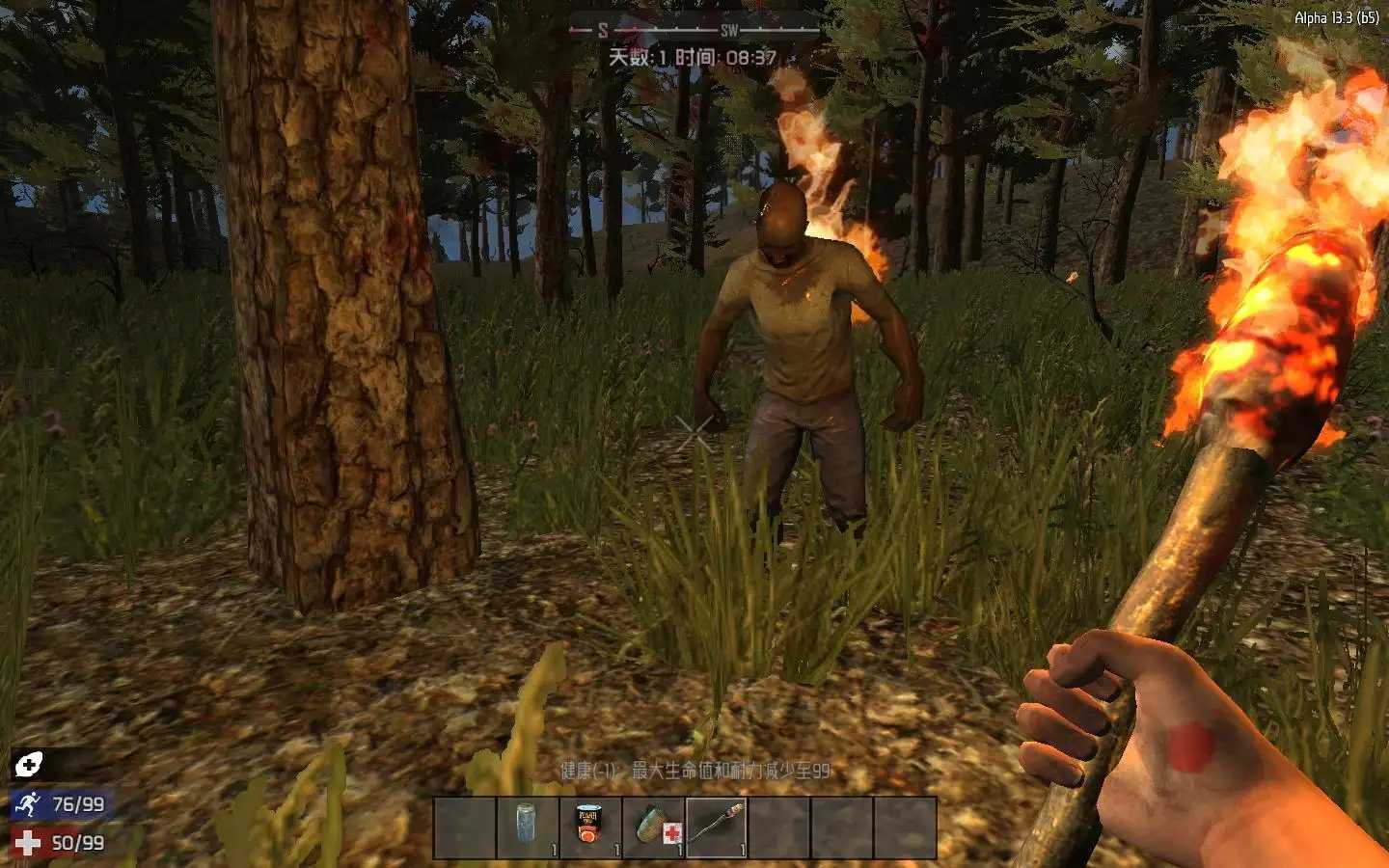Select the glass jar hotbar slot
Viewport: 1389px width, 868px height.
(527, 827)
